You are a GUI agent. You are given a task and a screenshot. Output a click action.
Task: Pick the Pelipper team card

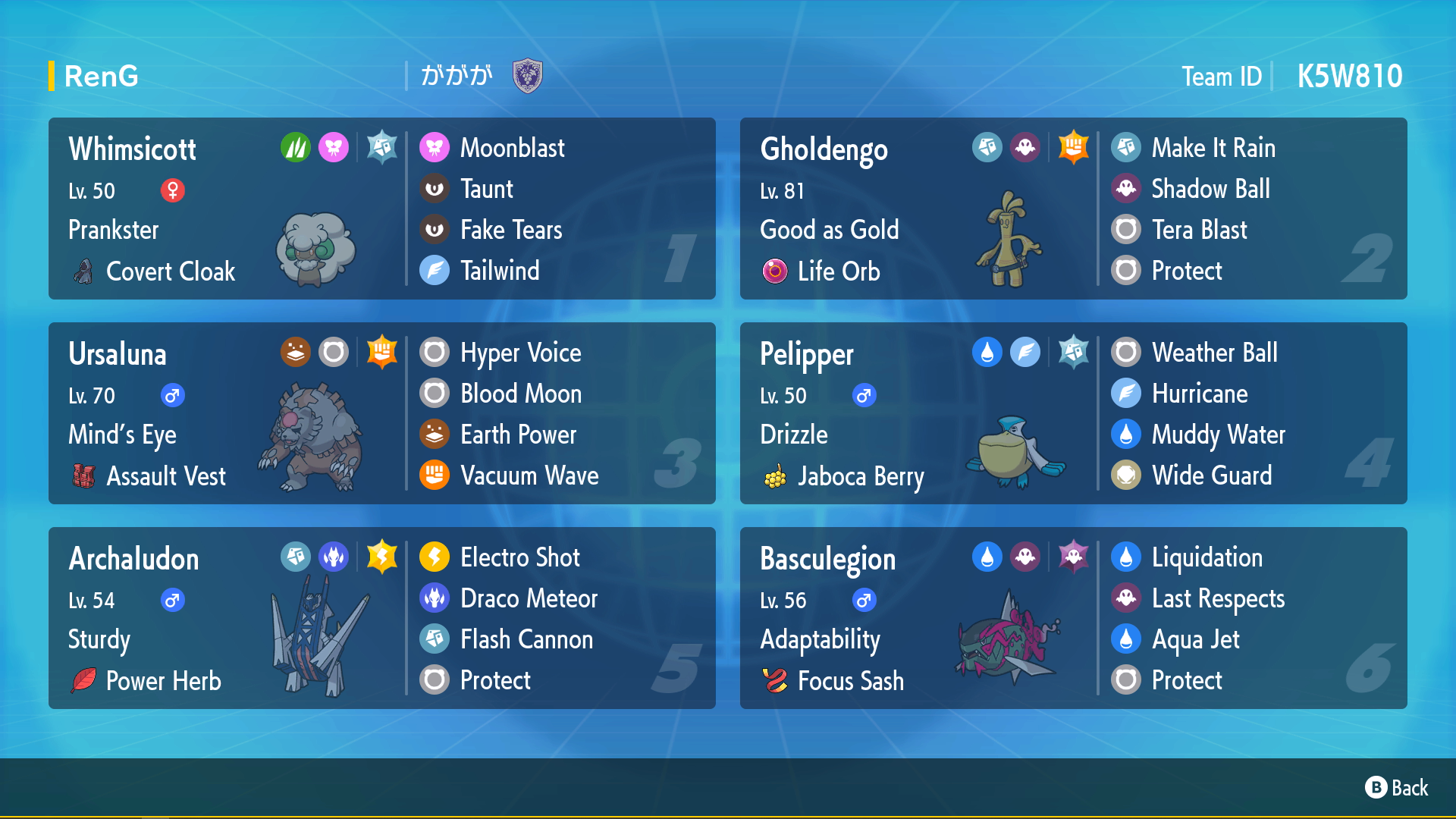point(1073,413)
